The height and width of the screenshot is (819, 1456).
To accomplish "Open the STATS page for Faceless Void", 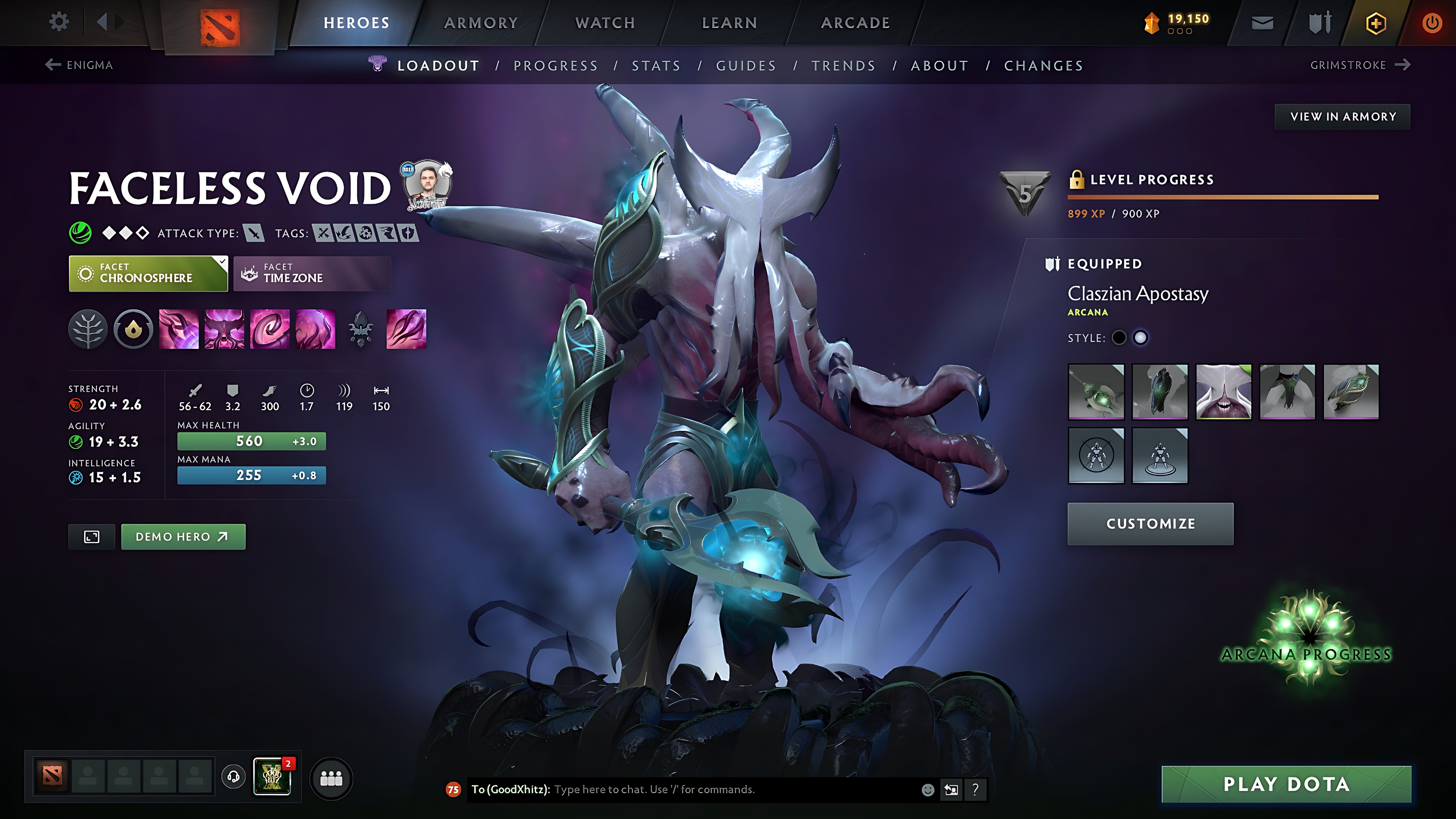I will click(656, 65).
